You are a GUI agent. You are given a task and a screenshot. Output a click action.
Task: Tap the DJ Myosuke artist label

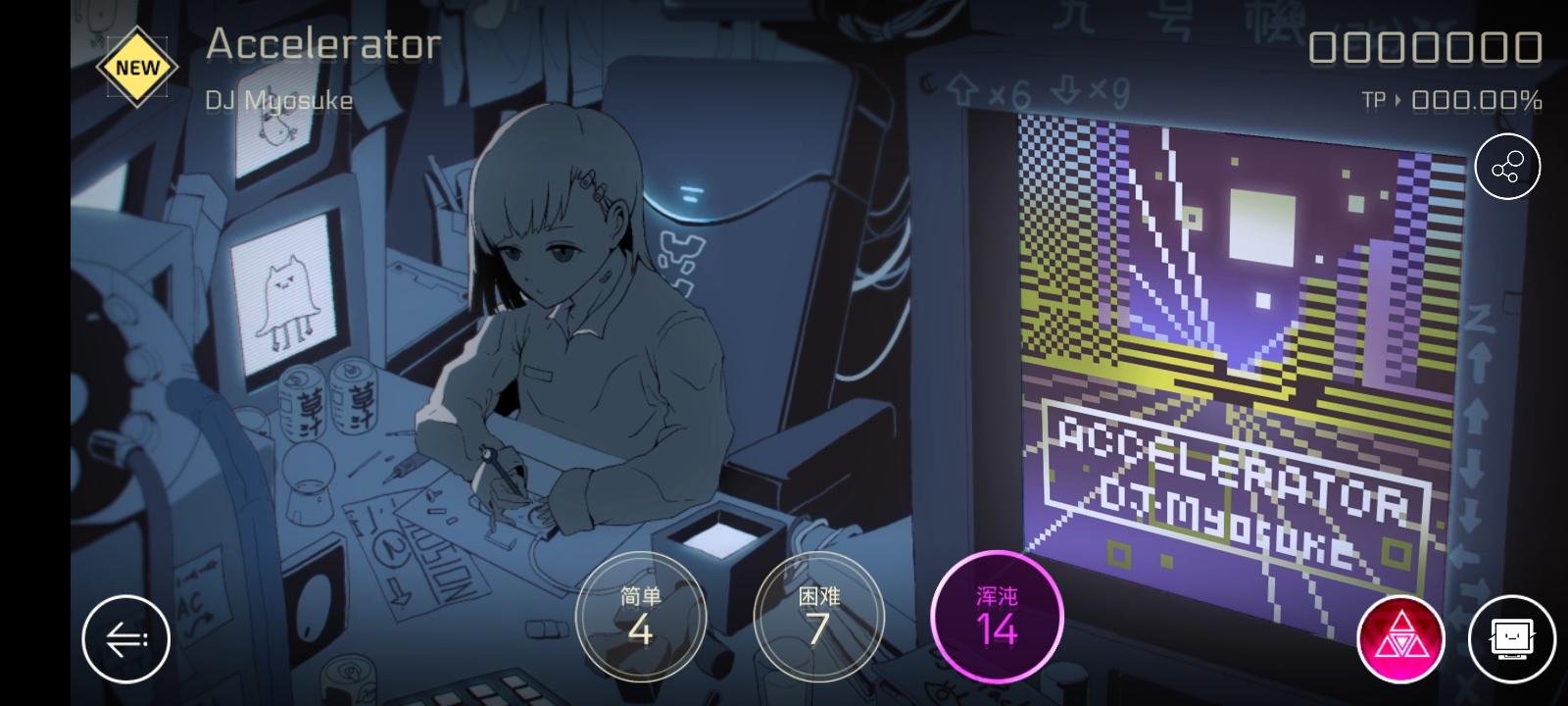tap(279, 100)
